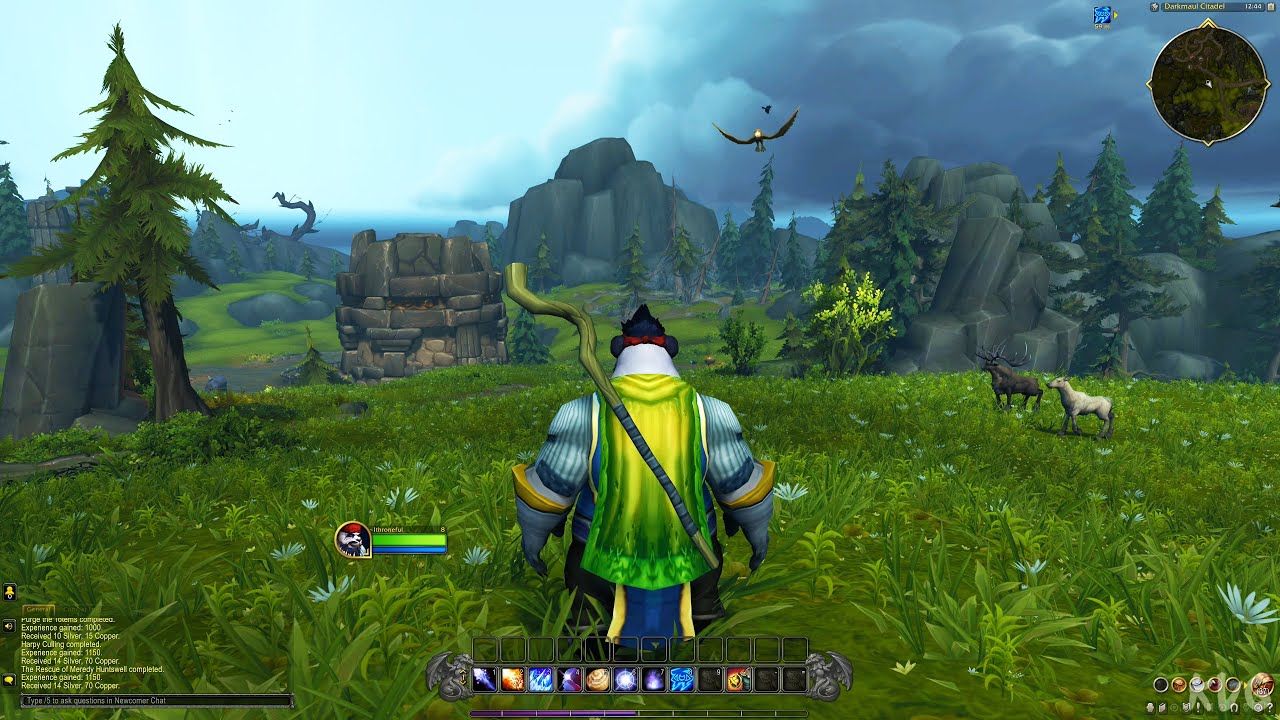The width and height of the screenshot is (1280, 720).
Task: Open the exclamation mark quest log button
Action: point(1198,709)
